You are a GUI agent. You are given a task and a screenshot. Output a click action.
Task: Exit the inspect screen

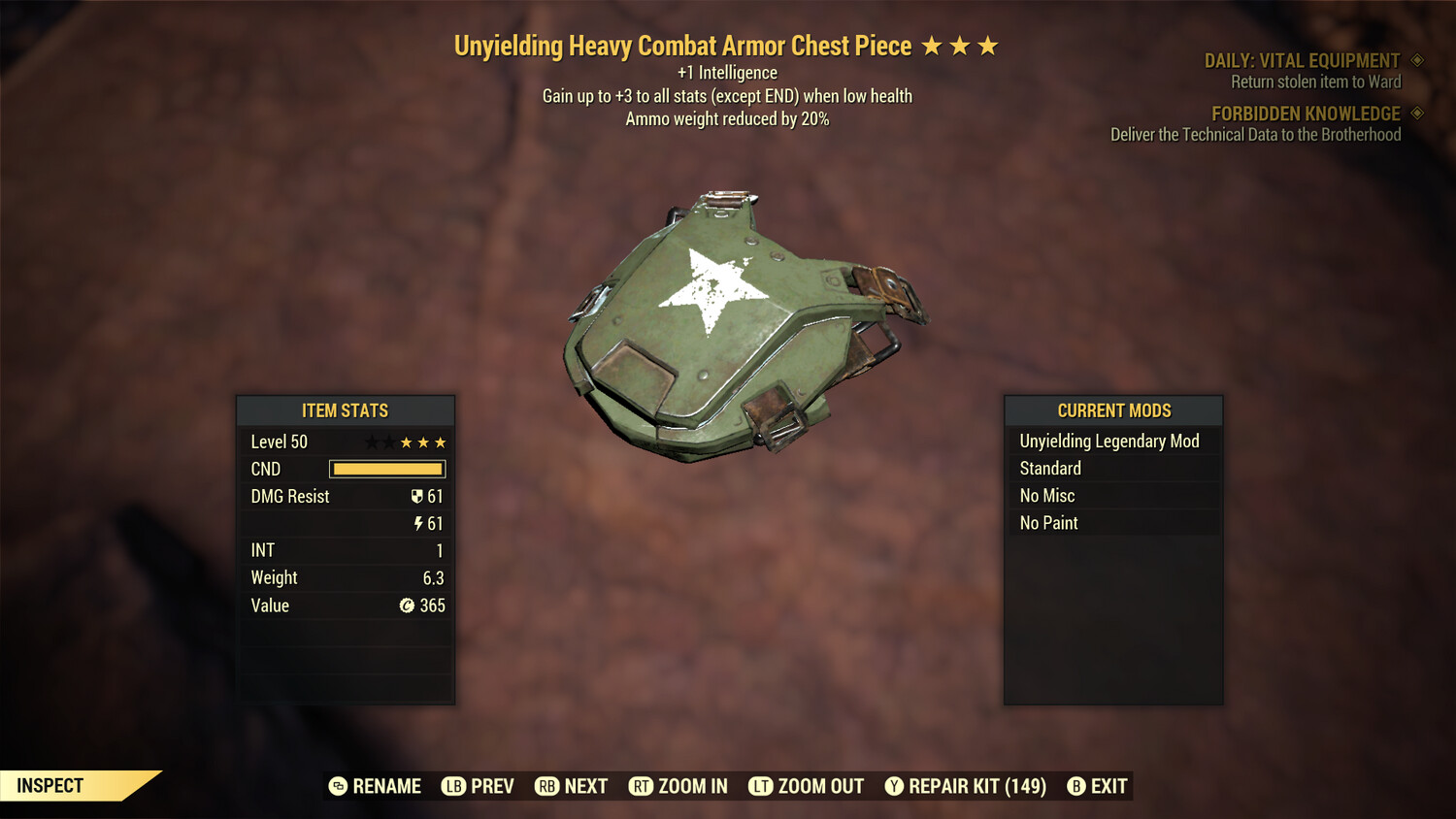coord(1098,786)
